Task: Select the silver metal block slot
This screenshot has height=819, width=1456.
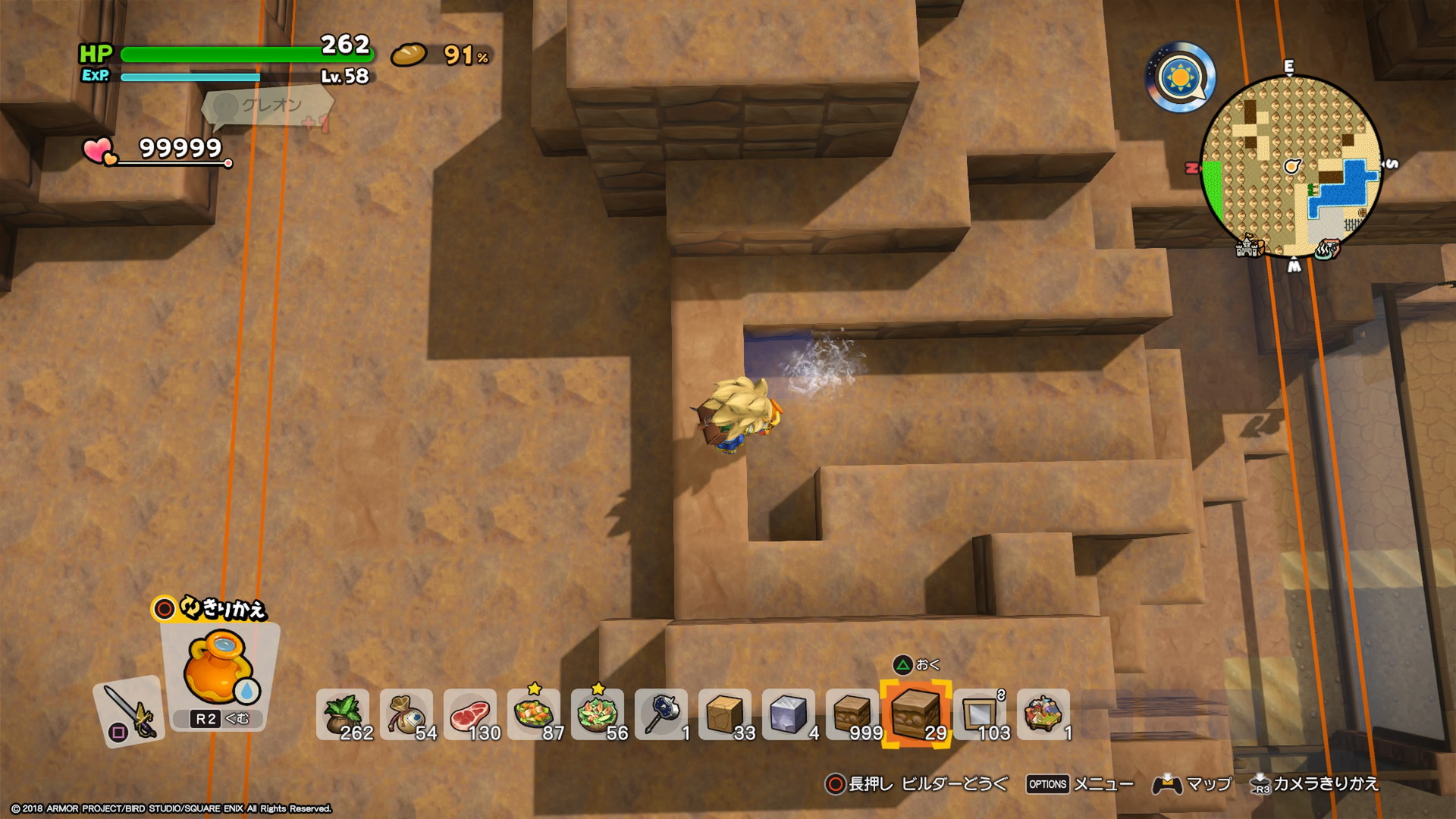Action: [x=789, y=714]
